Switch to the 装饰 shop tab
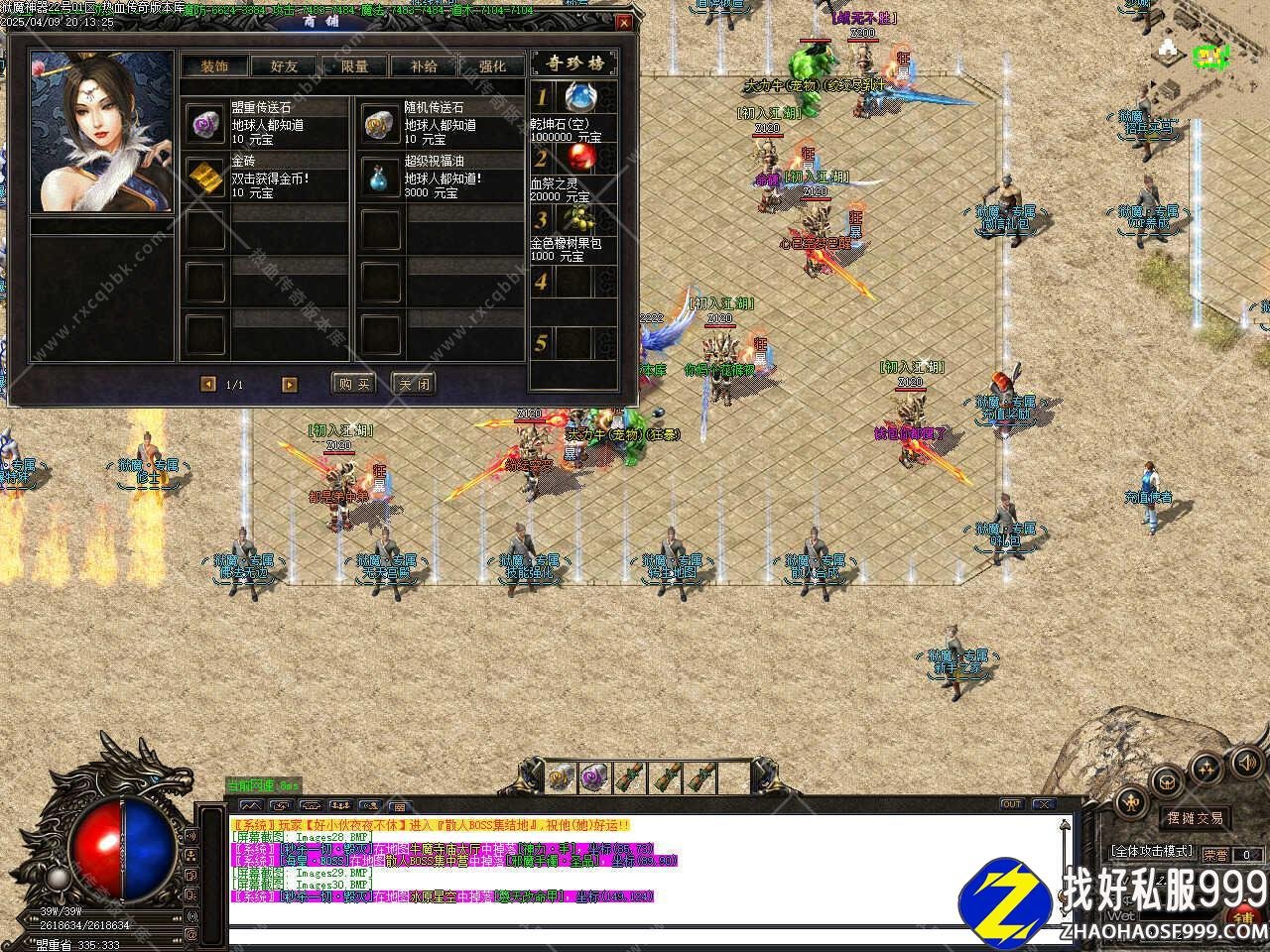Screen dimensions: 1270x952 point(214,66)
